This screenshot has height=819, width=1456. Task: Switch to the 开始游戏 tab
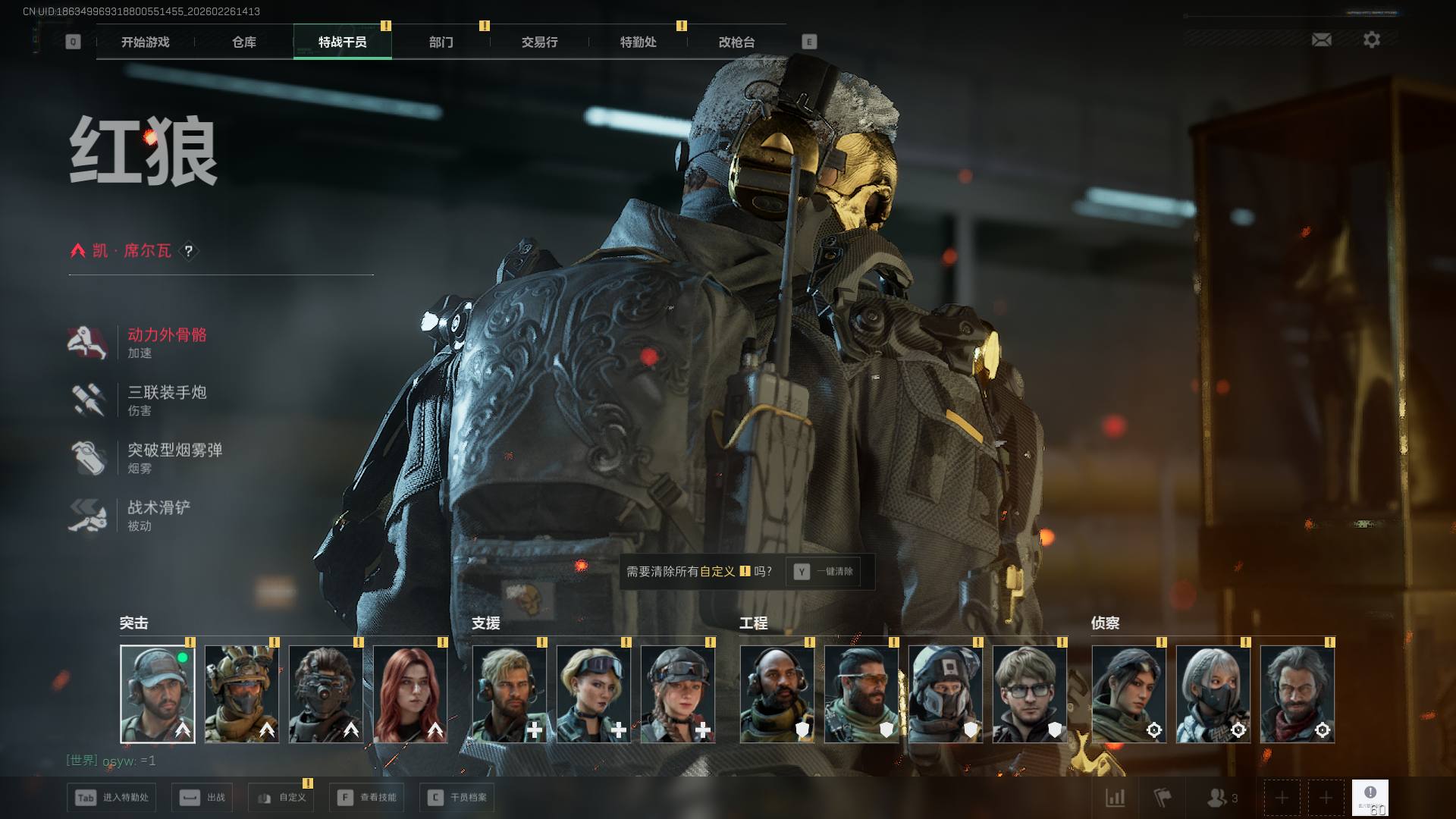[145, 42]
